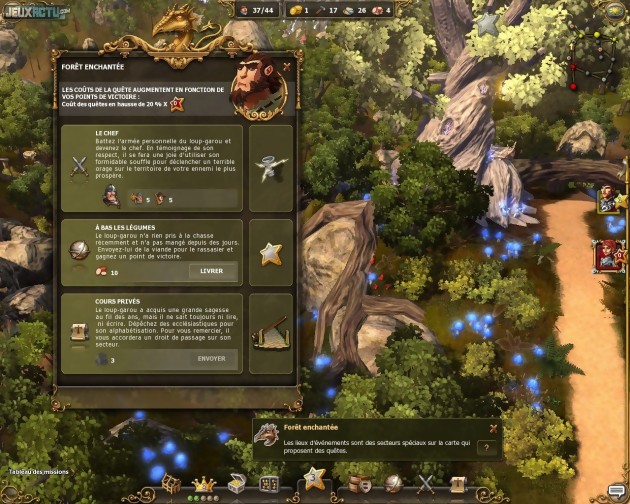Select the red-haired hero portrait
Screen dimensions: 630x504
click(608, 255)
